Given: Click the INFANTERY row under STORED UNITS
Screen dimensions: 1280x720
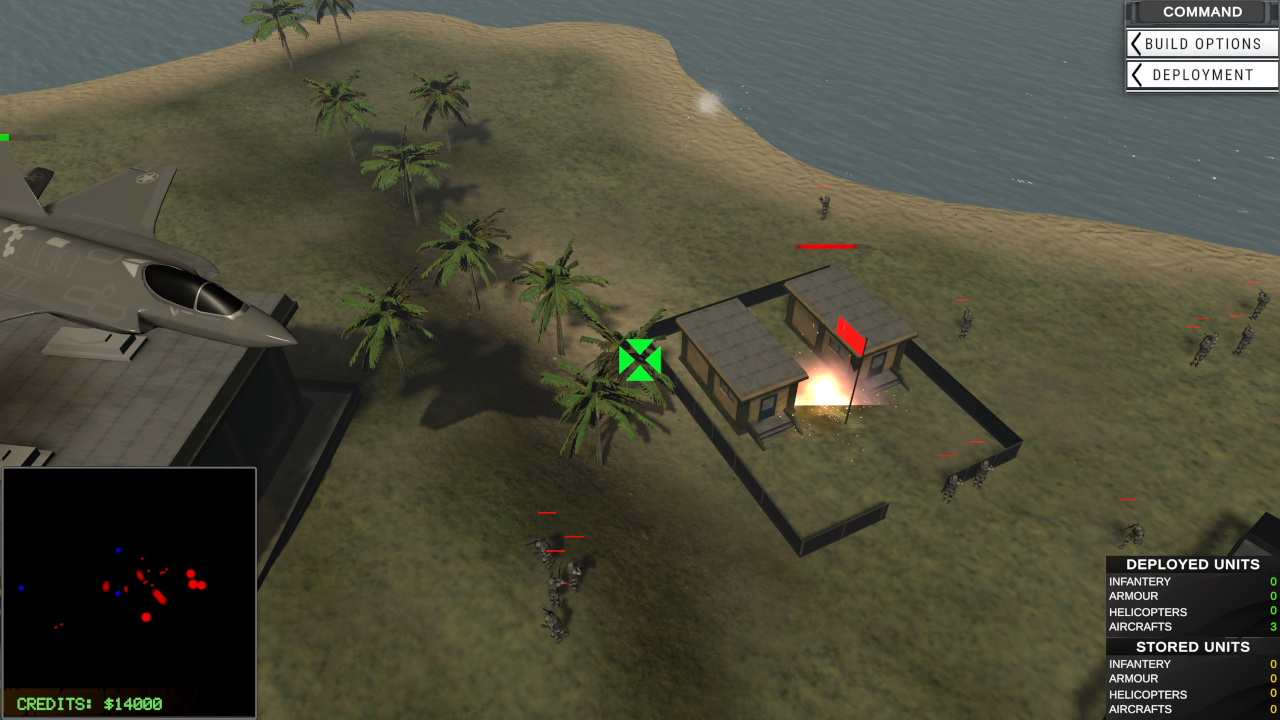Looking at the screenshot, I should pos(1140,663).
